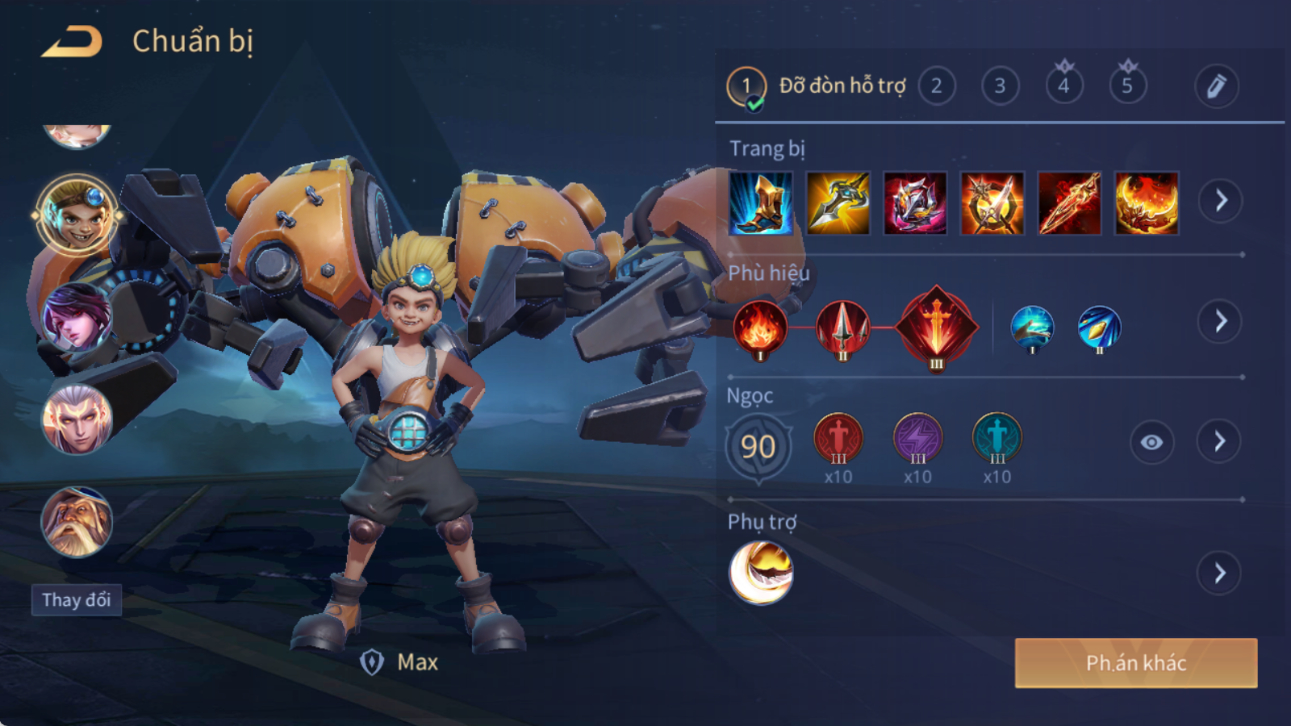
Task: Choose the white-bearded old man hero portrait
Action: pyautogui.click(x=76, y=522)
